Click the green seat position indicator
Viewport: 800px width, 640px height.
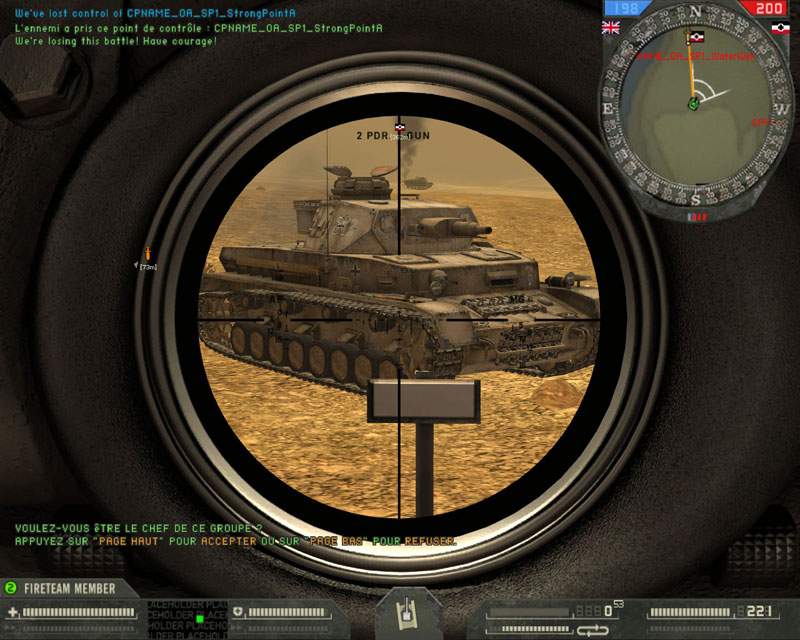coord(200,618)
